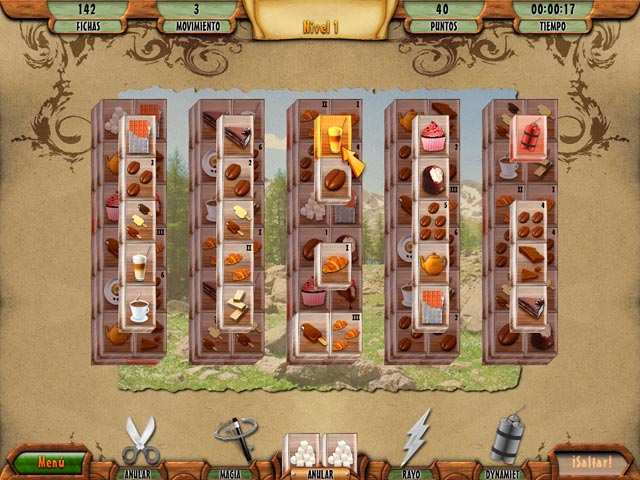Choose the single croissant tile
This screenshot has width=640, height=480.
[334, 264]
